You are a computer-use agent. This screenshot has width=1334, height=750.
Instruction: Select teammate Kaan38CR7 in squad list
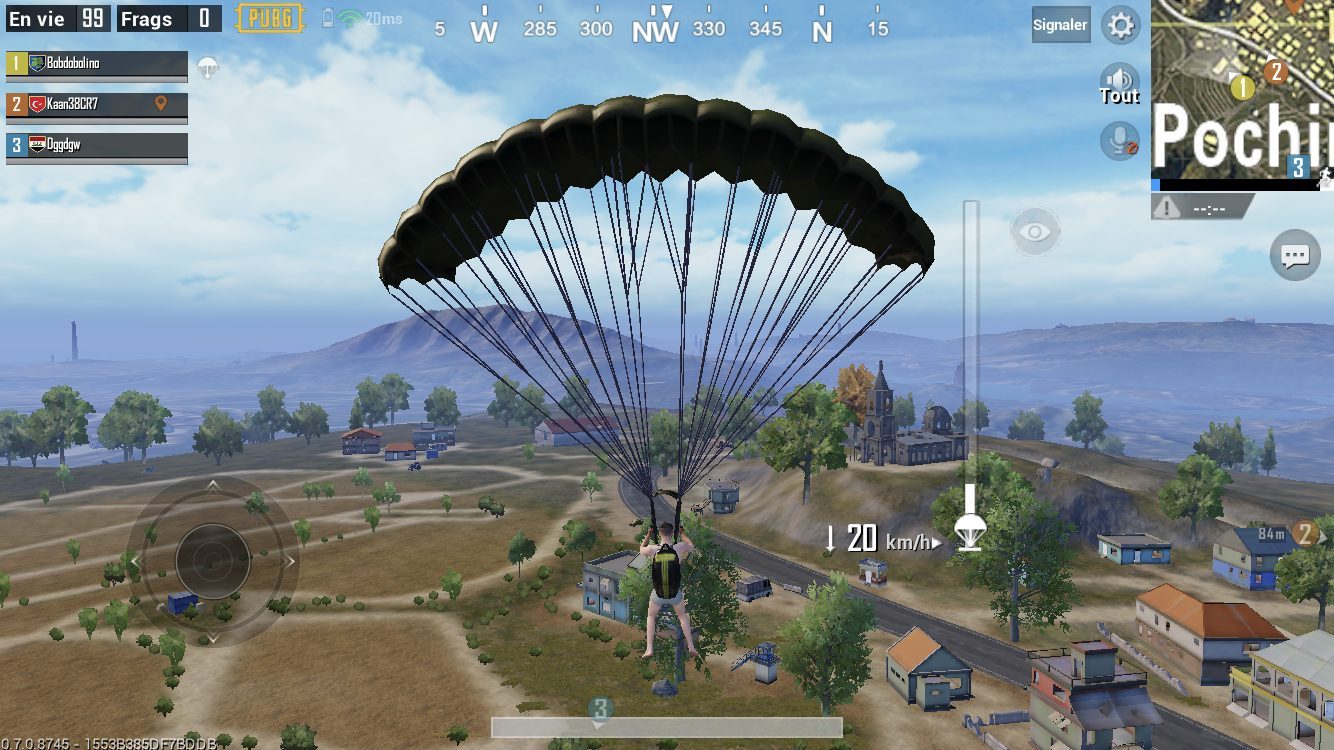pos(97,104)
